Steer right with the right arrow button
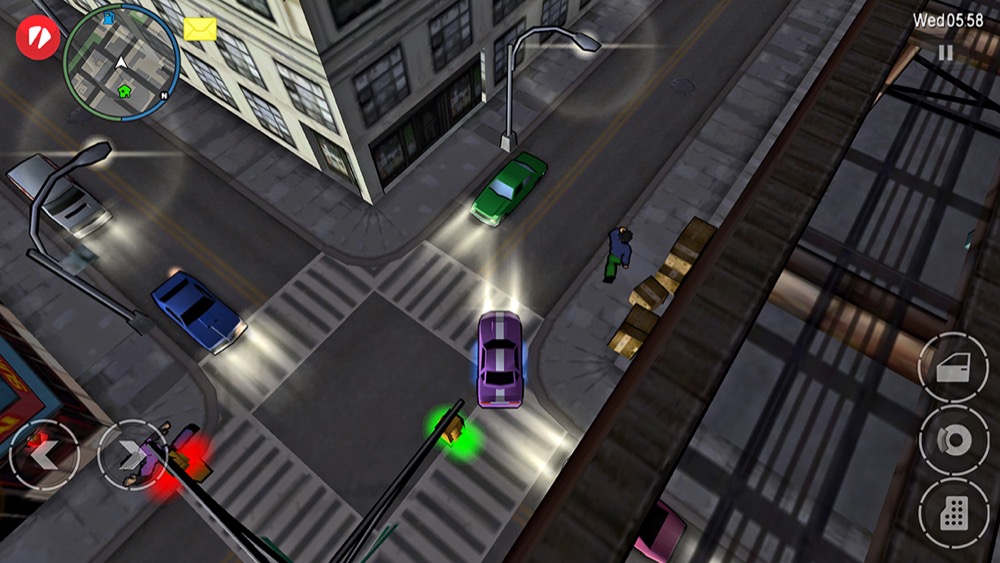Viewport: 1000px width, 563px height. (132, 454)
